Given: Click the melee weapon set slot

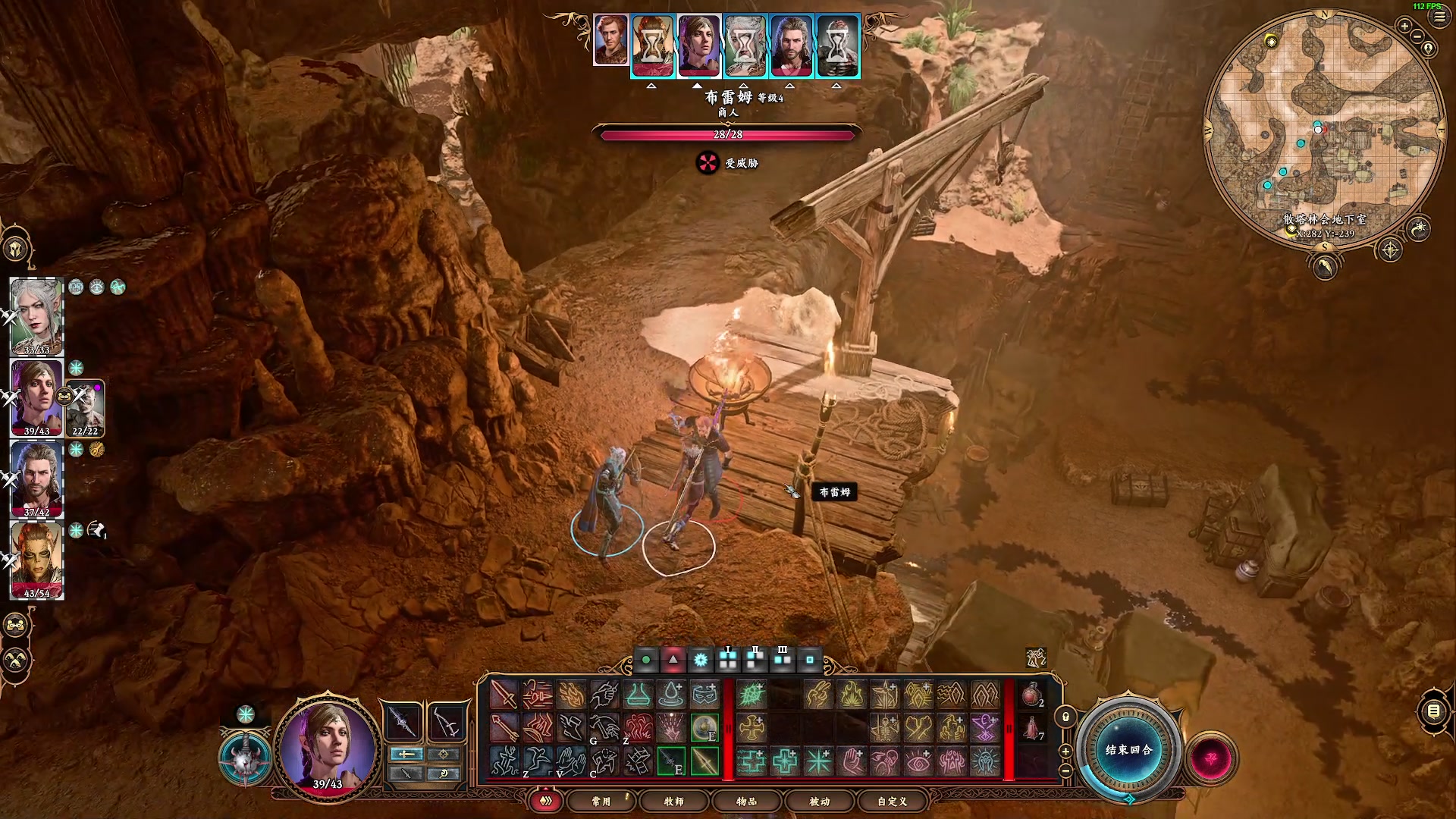Looking at the screenshot, I should click(402, 722).
